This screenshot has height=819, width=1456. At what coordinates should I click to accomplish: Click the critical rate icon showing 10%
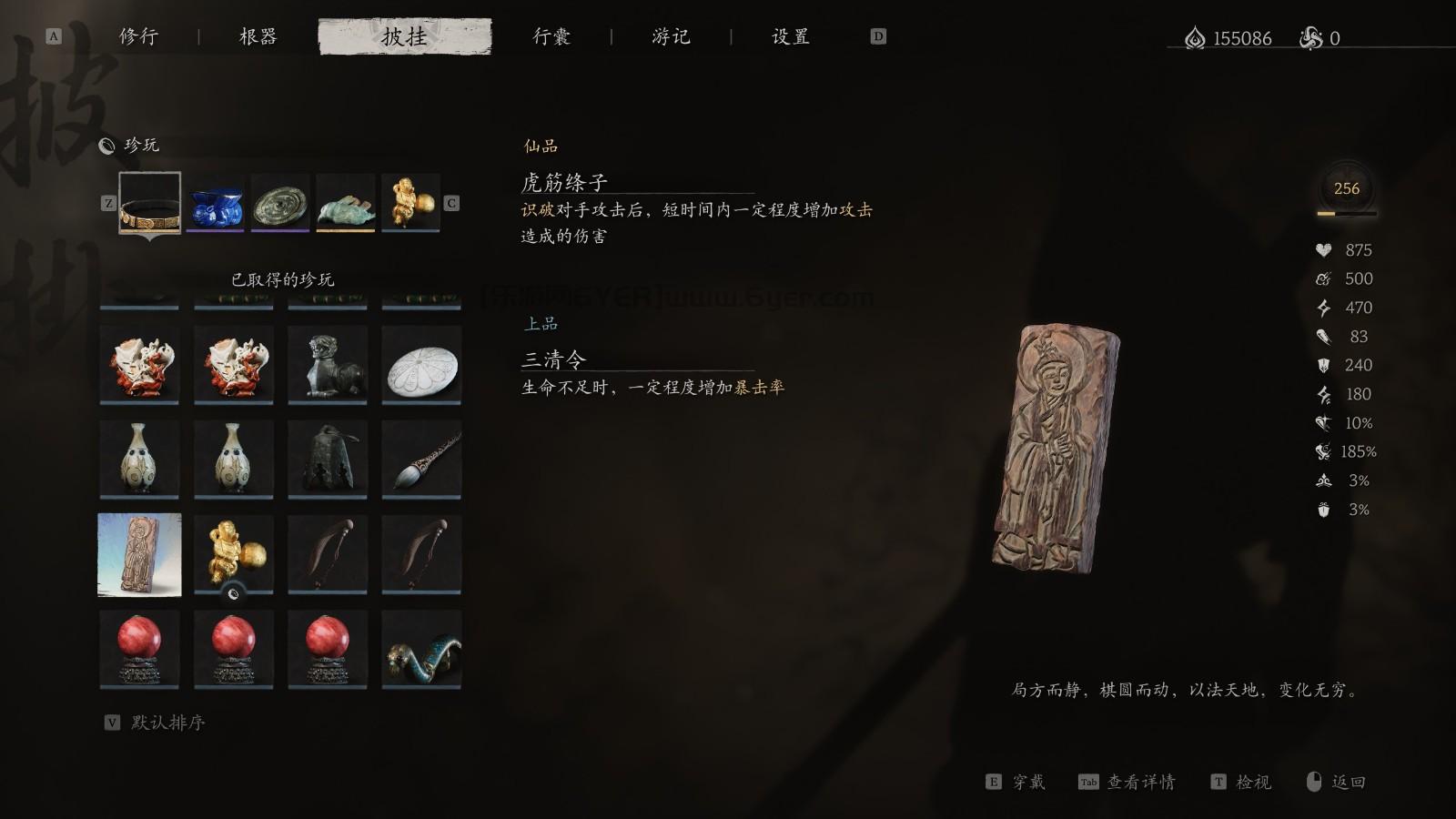pyautogui.click(x=1323, y=423)
